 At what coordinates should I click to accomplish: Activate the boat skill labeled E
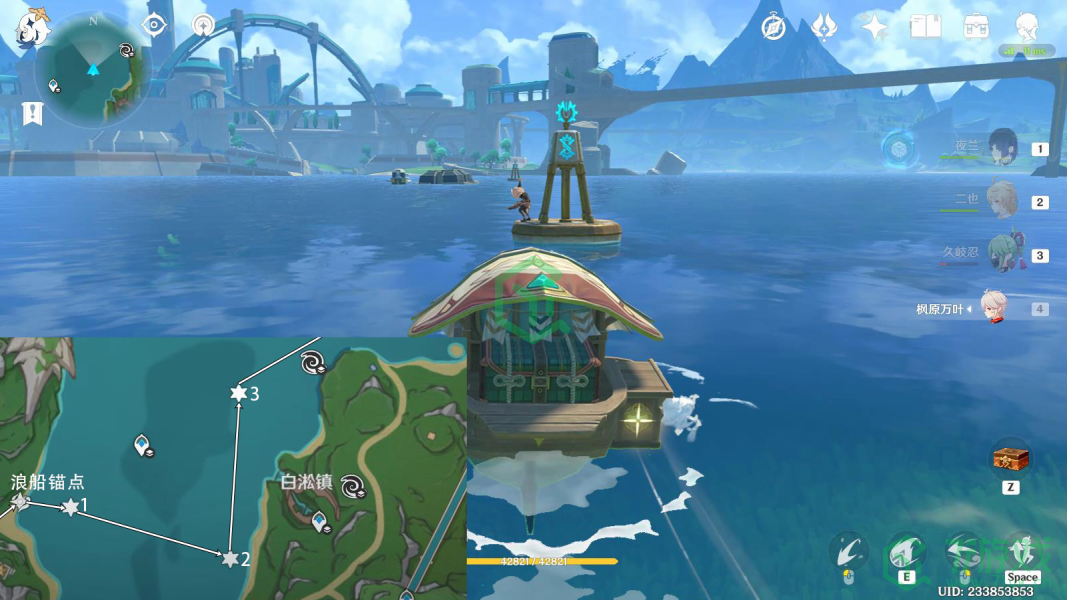[x=906, y=553]
